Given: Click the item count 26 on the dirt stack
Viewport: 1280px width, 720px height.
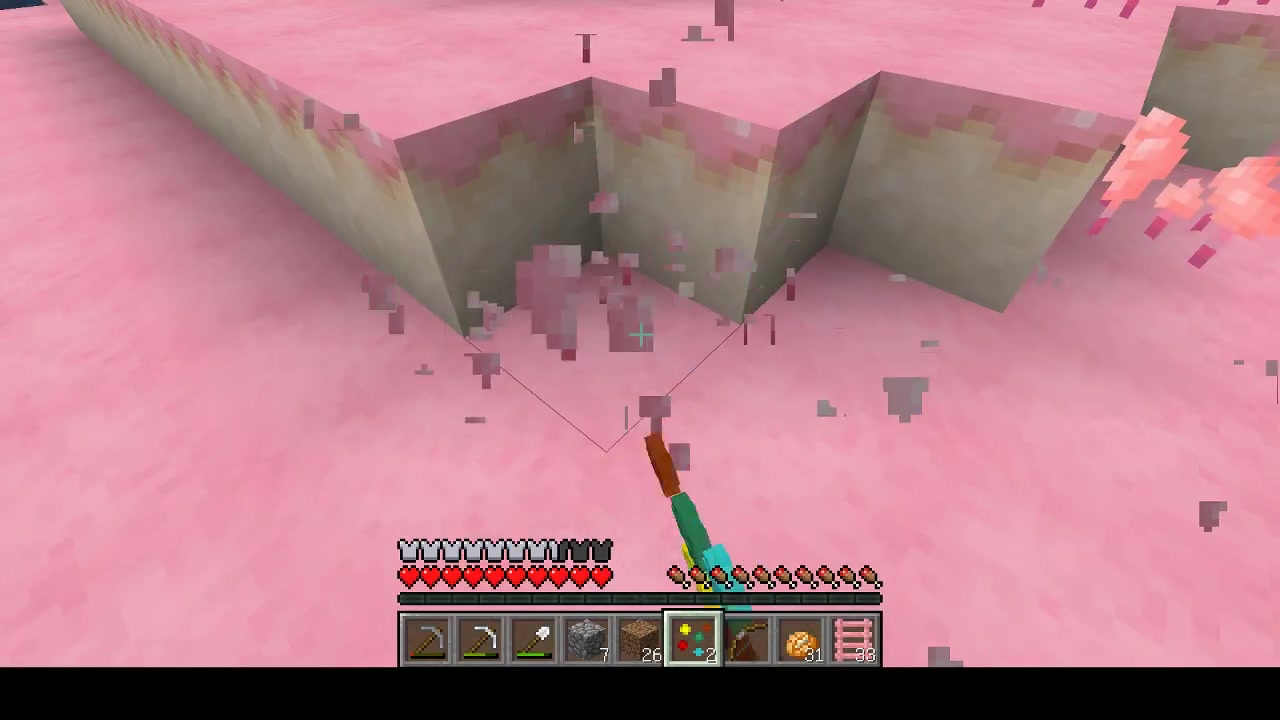Looking at the screenshot, I should pos(651,656).
